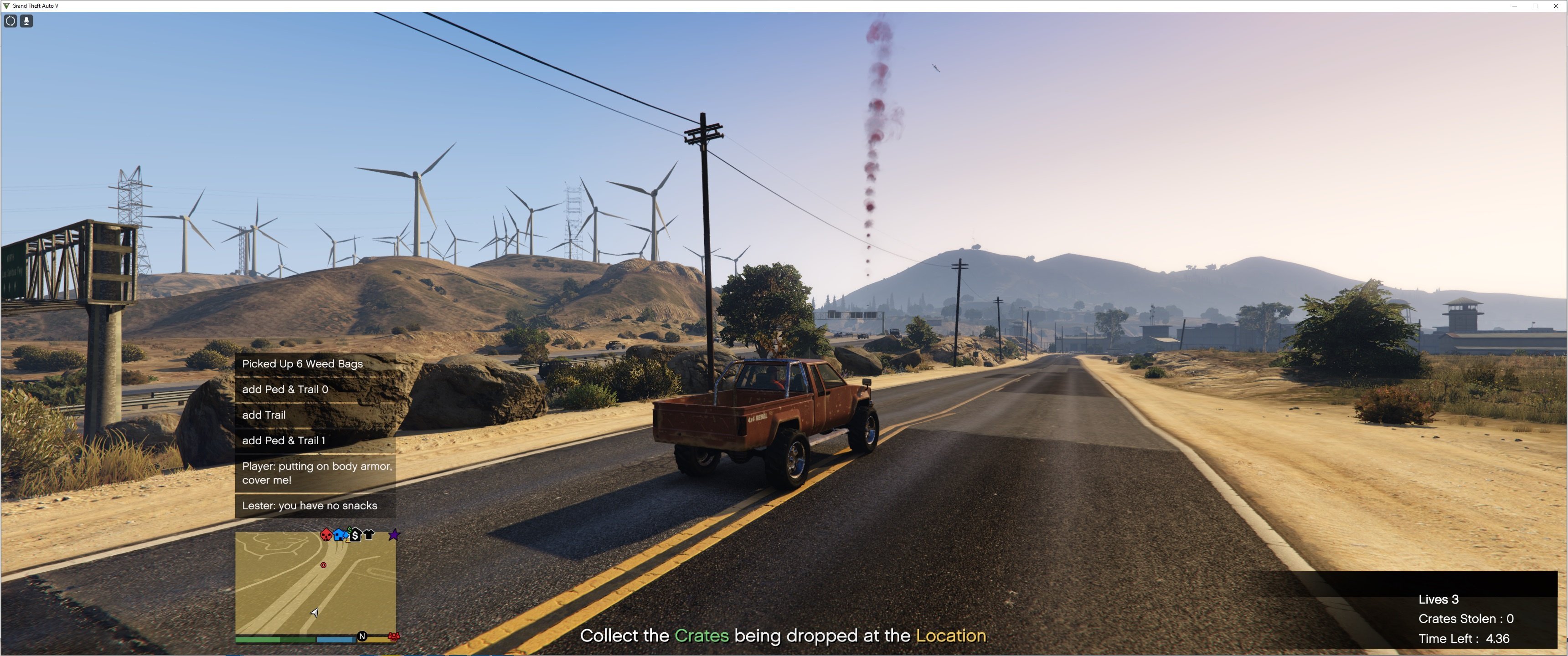Image resolution: width=1568 pixels, height=656 pixels.
Task: Minimize the Grand Theft Auto V window
Action: [x=1514, y=6]
